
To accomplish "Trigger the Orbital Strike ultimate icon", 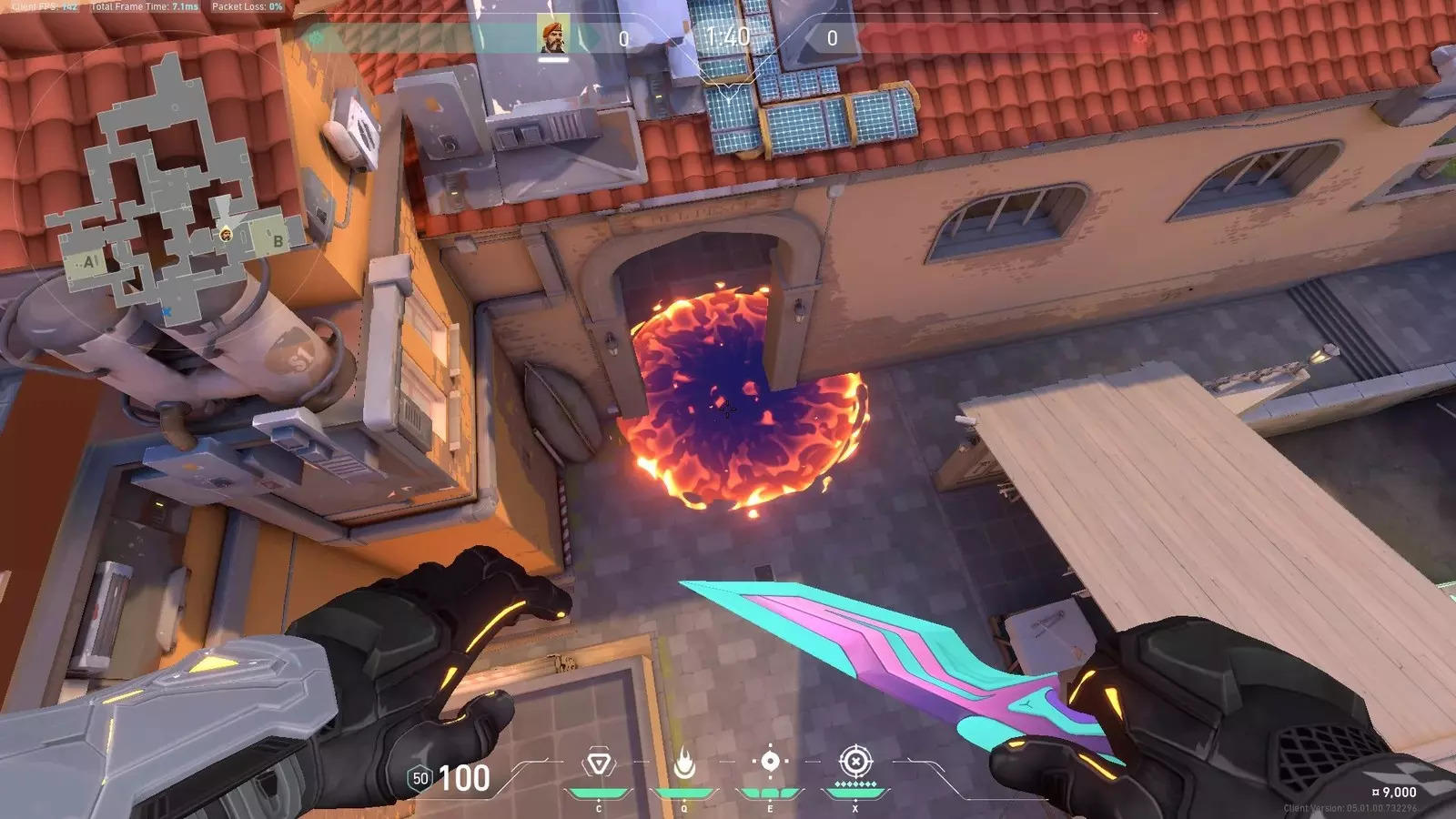I will [855, 762].
